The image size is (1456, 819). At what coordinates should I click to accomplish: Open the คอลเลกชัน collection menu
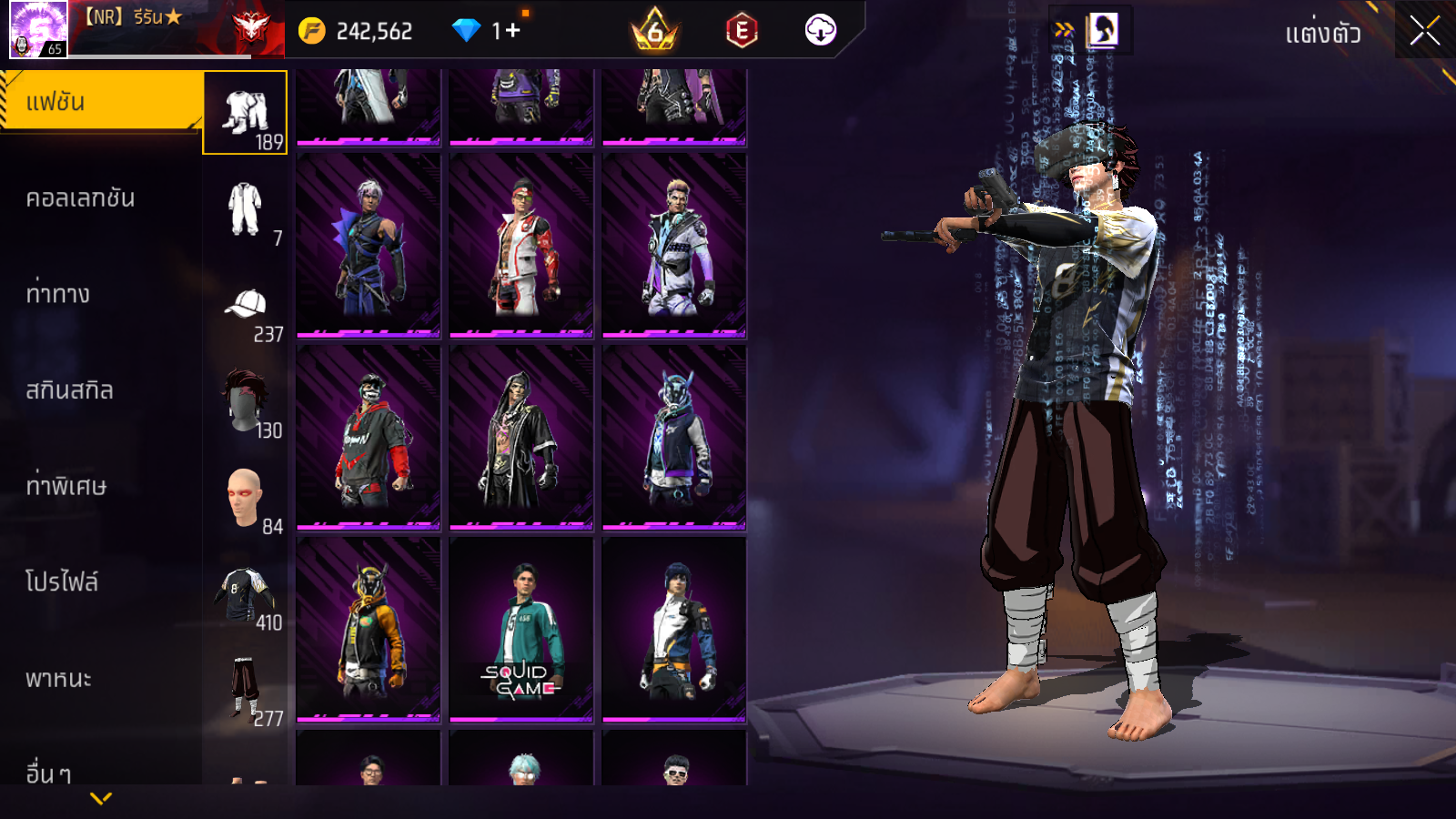tap(82, 198)
